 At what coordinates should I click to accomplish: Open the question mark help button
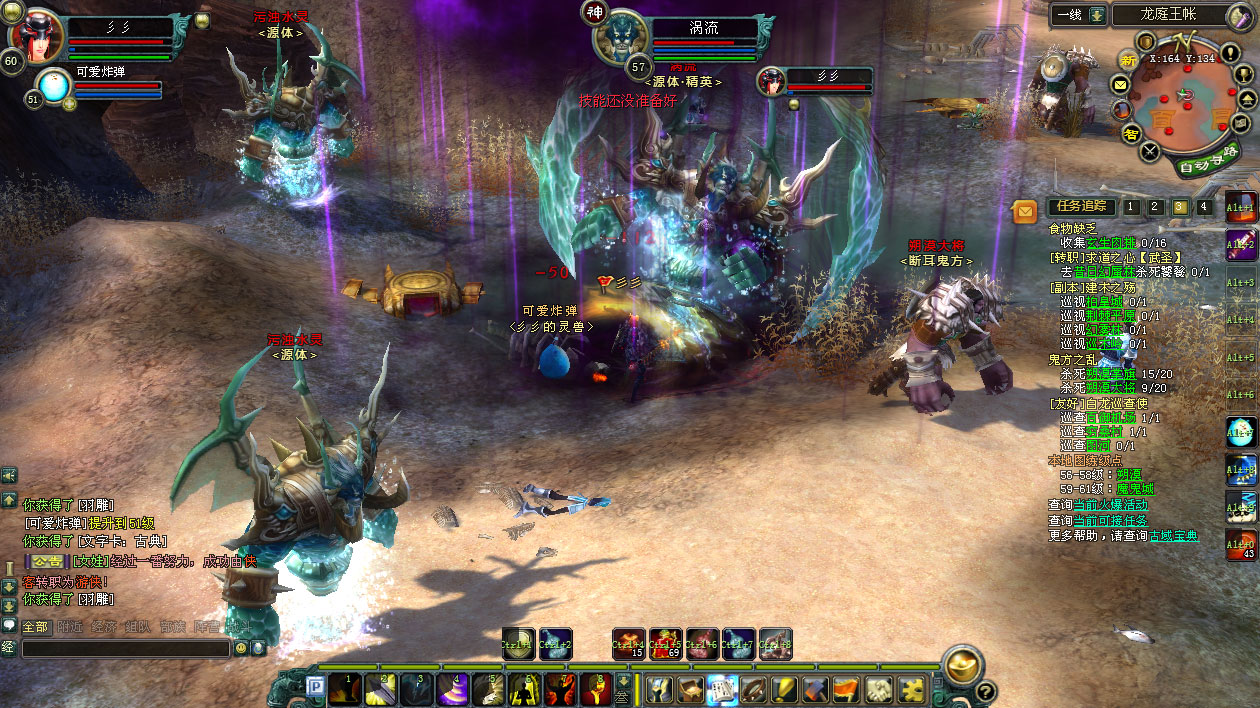[985, 691]
